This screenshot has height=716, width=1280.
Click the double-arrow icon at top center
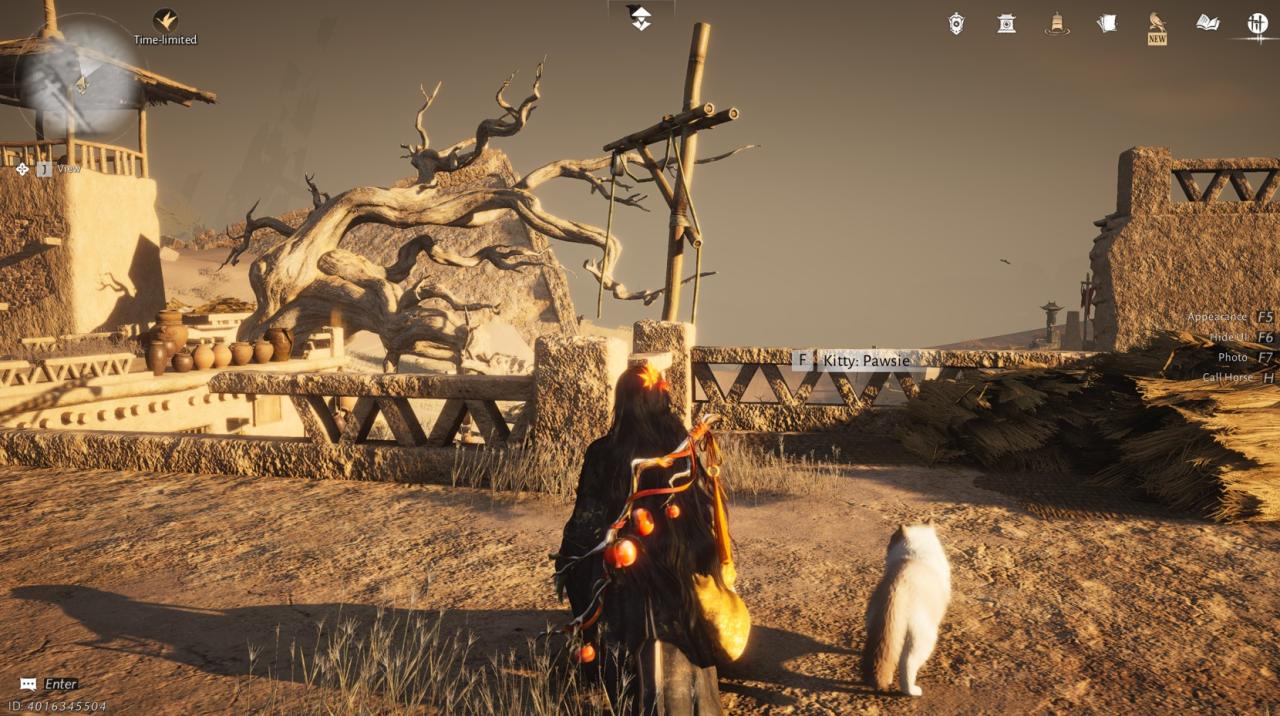640,18
